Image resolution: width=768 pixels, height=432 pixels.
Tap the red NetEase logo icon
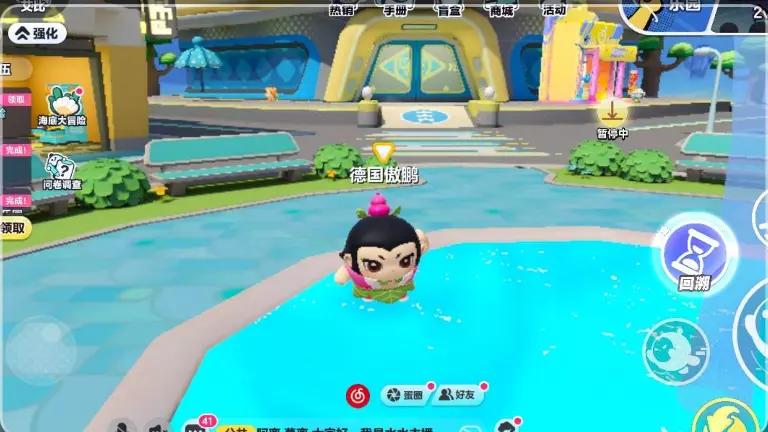click(357, 395)
